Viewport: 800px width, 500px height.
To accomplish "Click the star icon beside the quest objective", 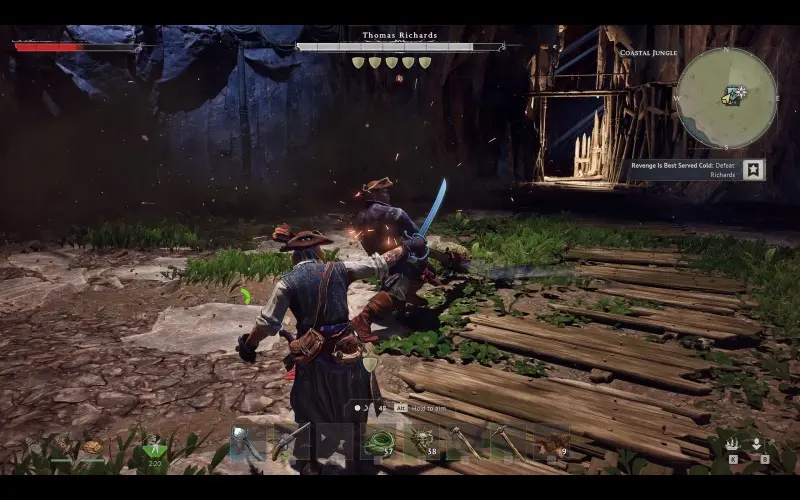I will point(753,170).
